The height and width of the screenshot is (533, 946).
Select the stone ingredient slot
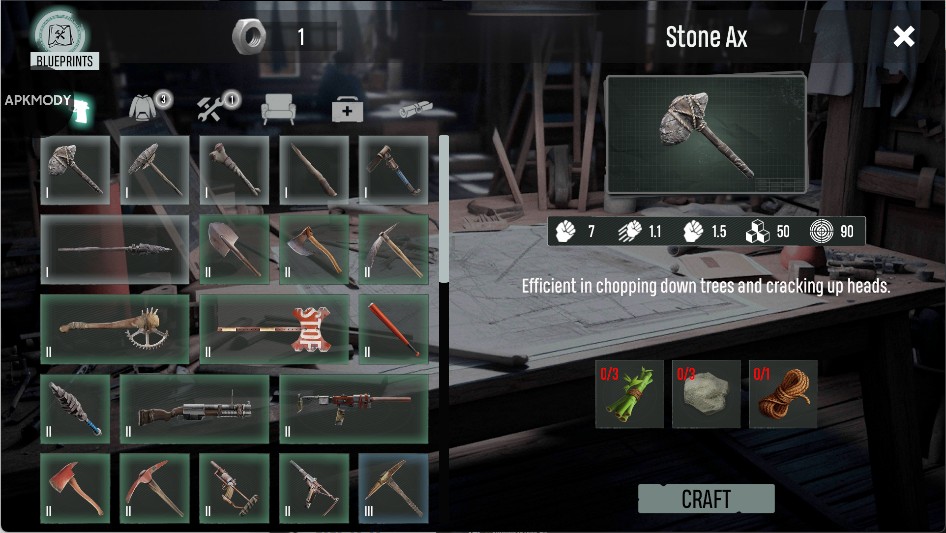(x=706, y=394)
